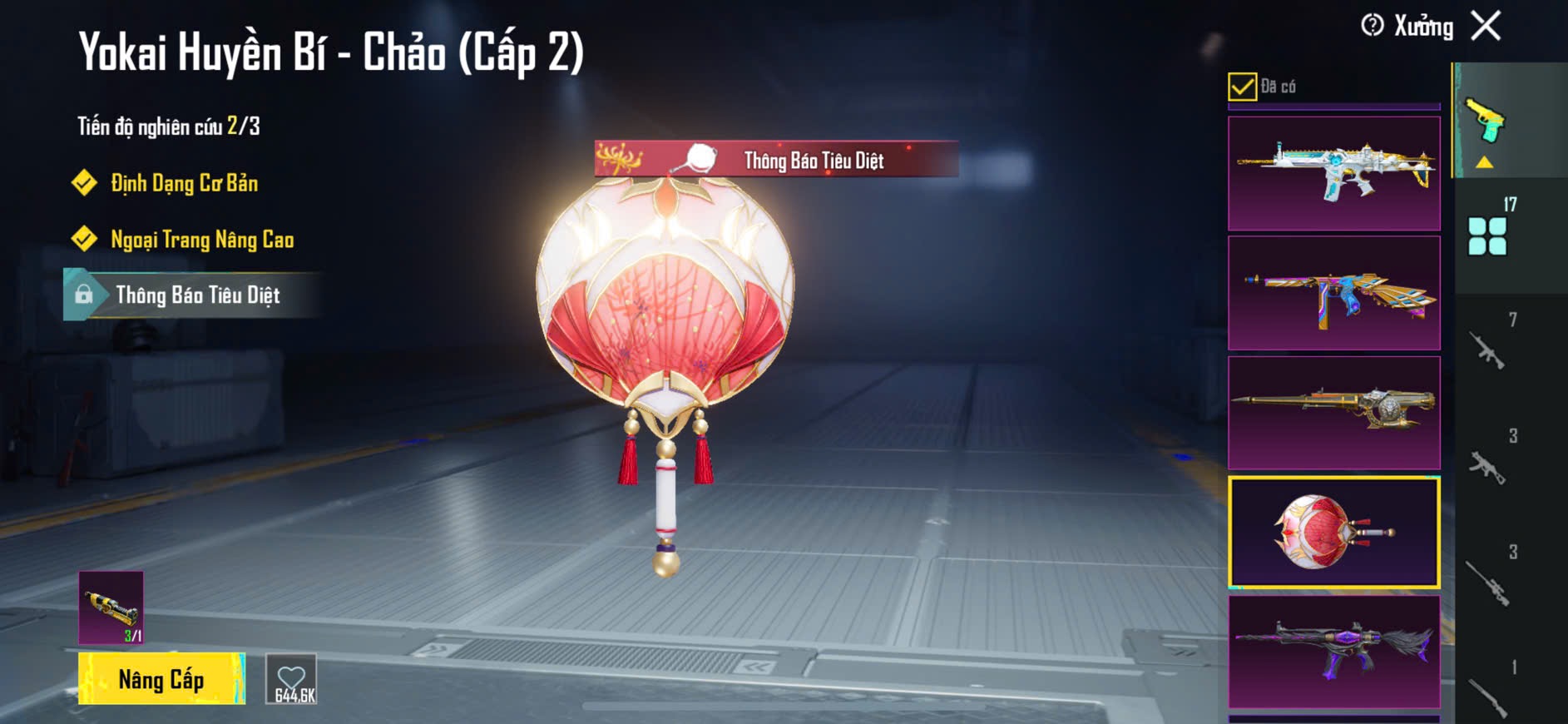Select the upgrade material item slot
The height and width of the screenshot is (724, 1568).
tap(111, 607)
